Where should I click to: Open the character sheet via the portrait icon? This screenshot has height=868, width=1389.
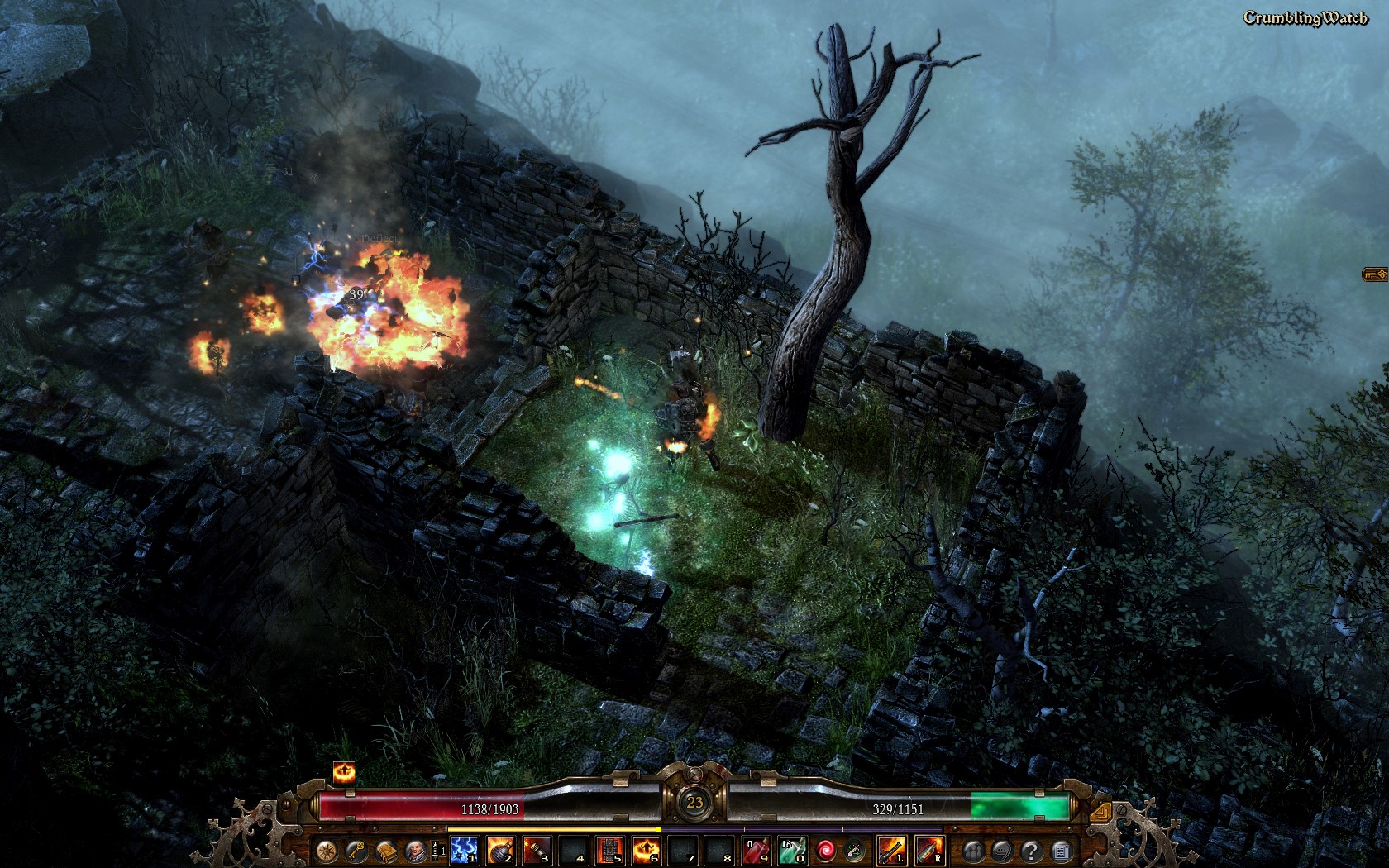click(416, 851)
